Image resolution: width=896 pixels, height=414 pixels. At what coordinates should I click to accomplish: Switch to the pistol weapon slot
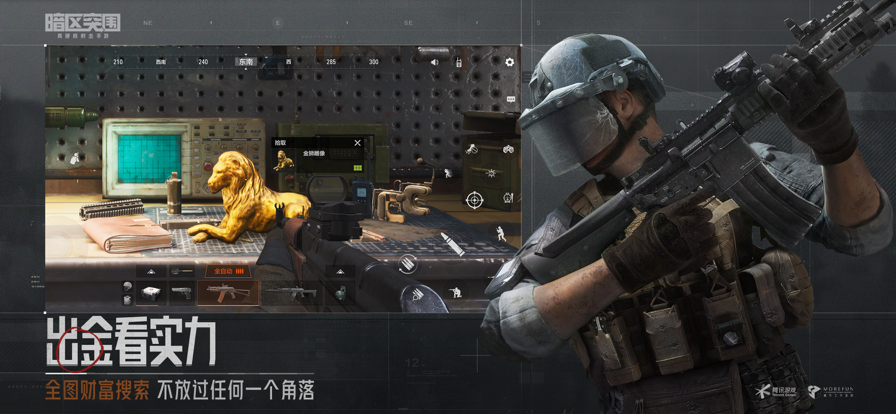[x=181, y=292]
